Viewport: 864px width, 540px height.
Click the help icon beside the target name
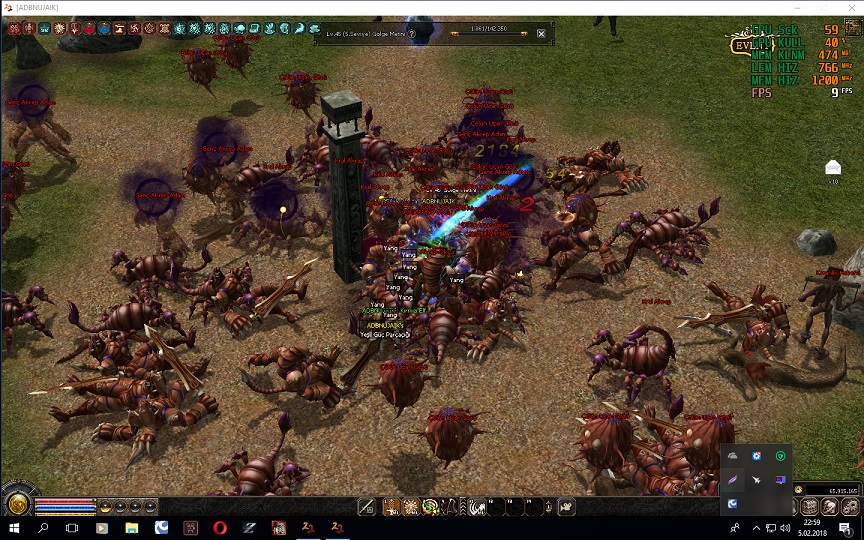coord(411,34)
